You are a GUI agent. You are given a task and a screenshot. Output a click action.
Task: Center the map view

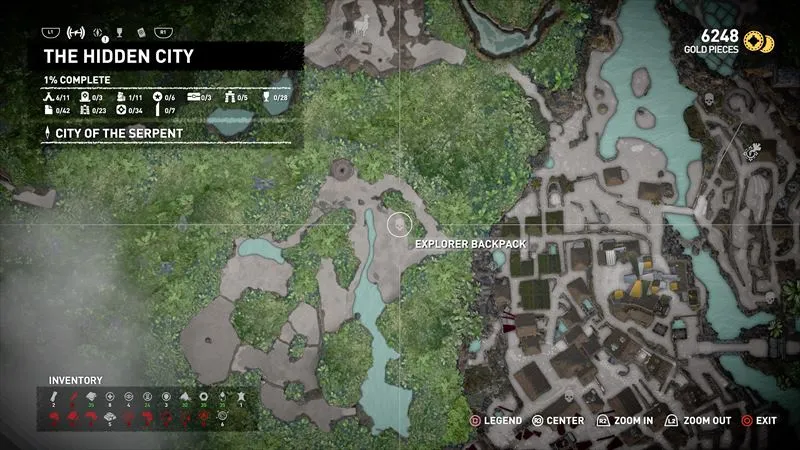tap(558, 421)
